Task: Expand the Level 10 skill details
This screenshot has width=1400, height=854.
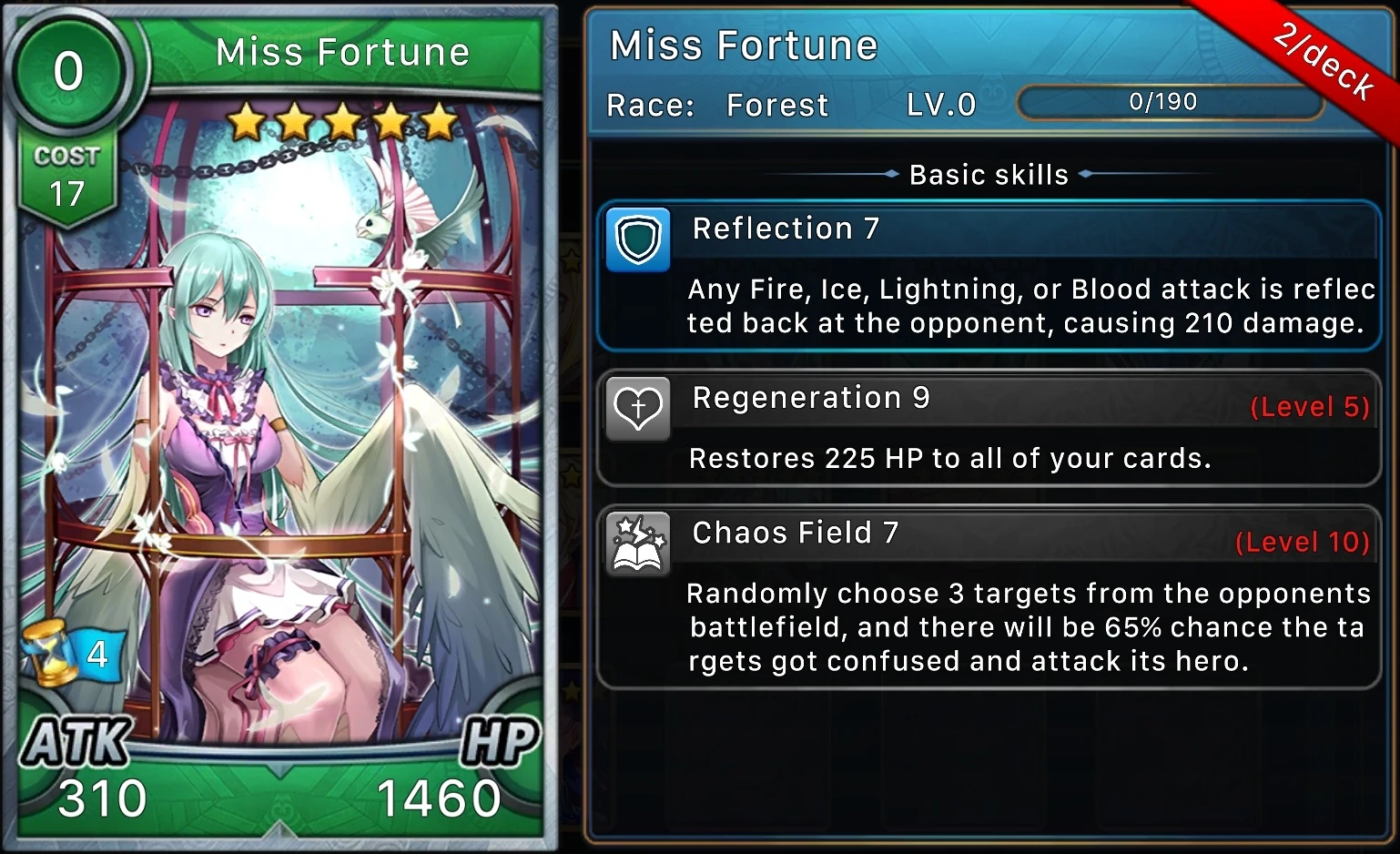Action: tap(1304, 542)
